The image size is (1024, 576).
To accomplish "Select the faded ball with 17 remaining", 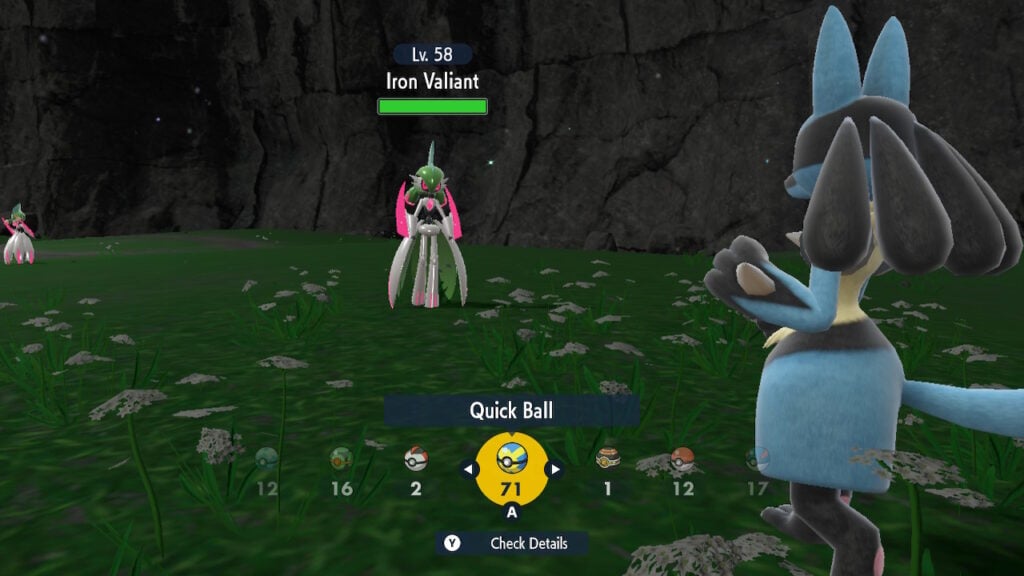I will pos(757,460).
